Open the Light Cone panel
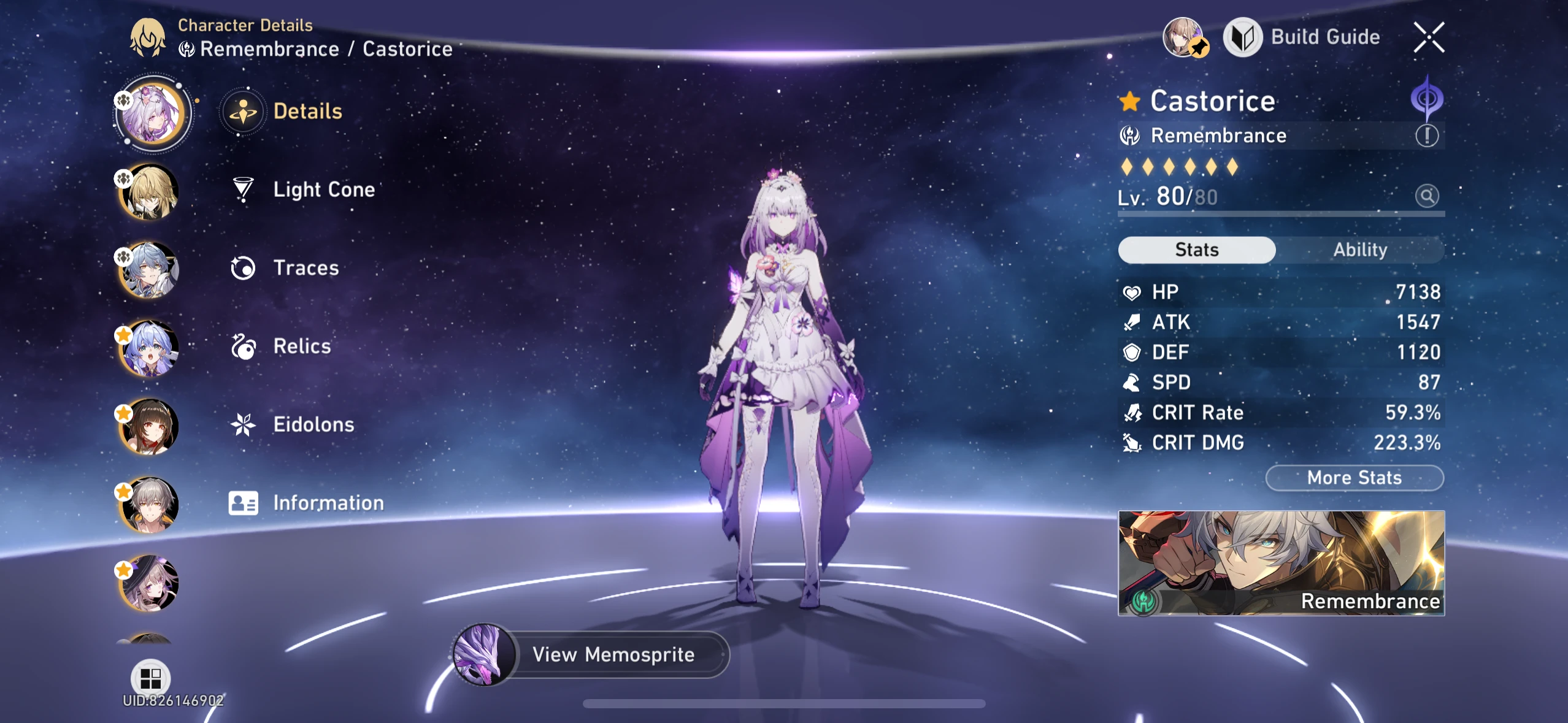 point(323,189)
